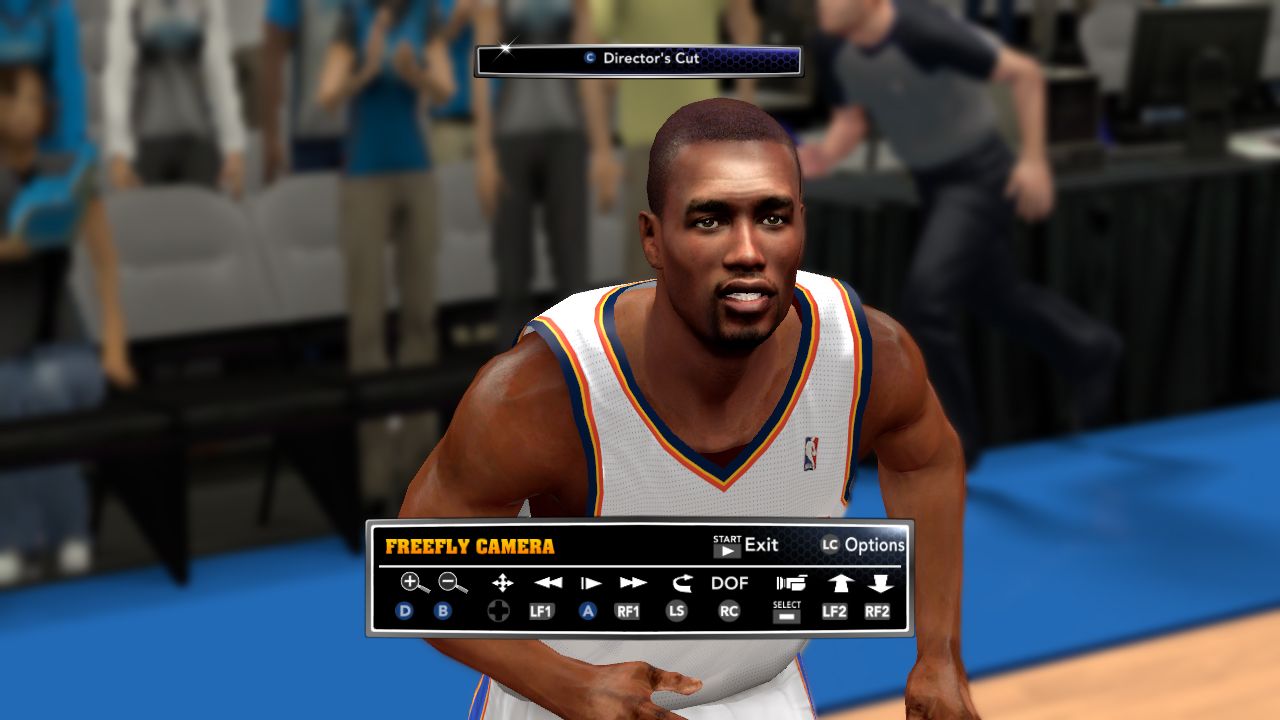Exit the Freefly Camera replay
The image size is (1280, 720).
click(x=746, y=545)
